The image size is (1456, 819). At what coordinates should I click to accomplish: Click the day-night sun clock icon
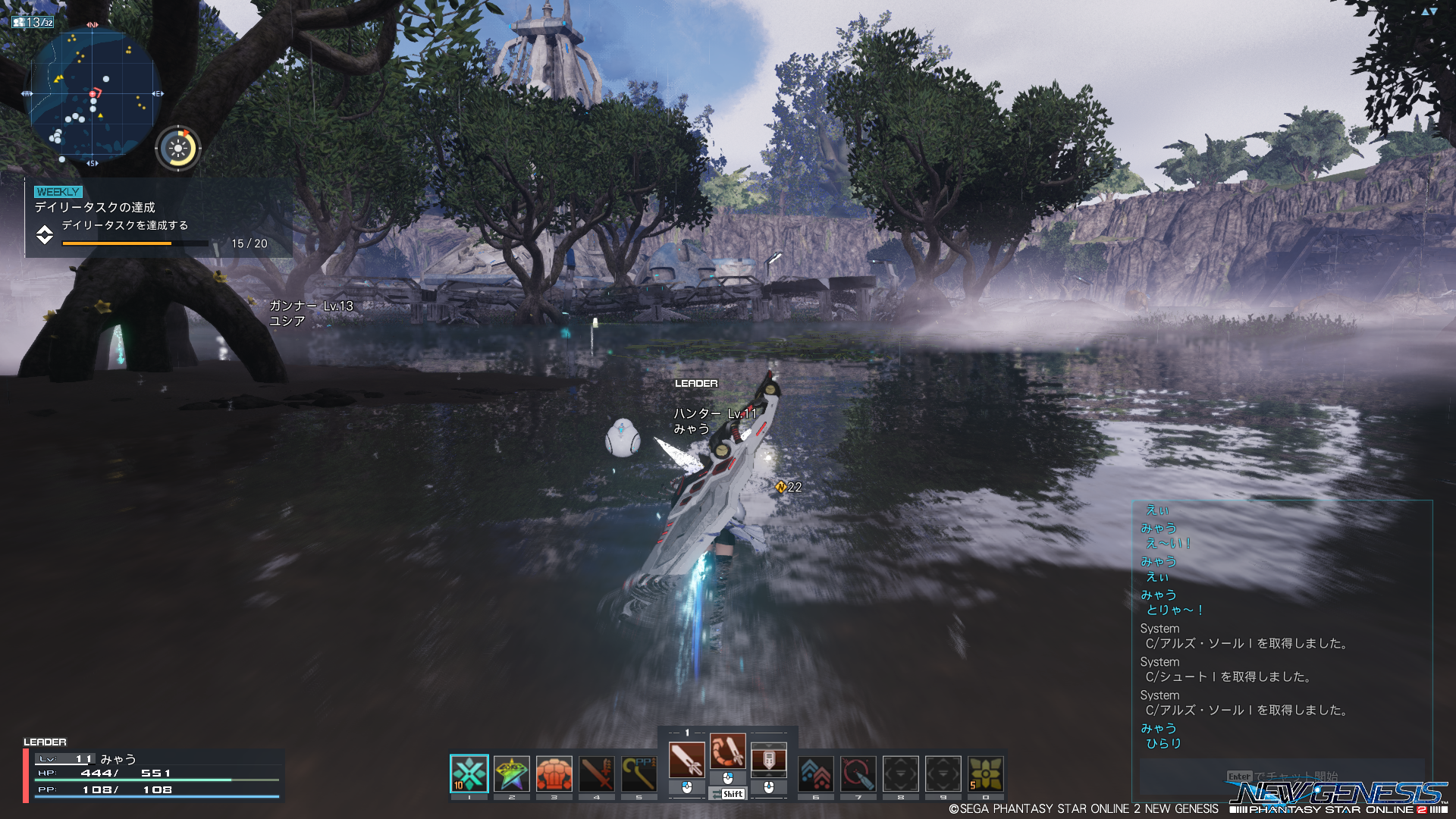(178, 148)
